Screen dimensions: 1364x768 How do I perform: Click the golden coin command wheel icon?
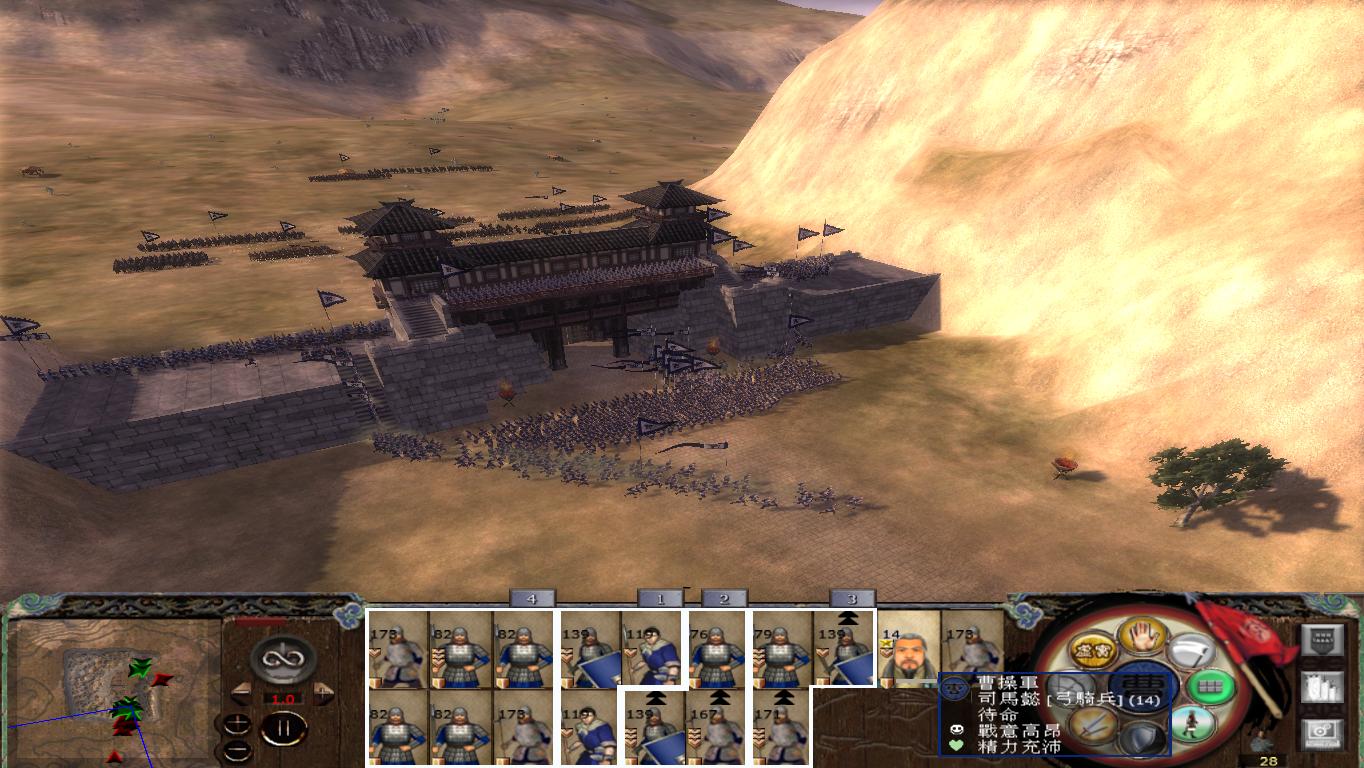click(x=1093, y=651)
